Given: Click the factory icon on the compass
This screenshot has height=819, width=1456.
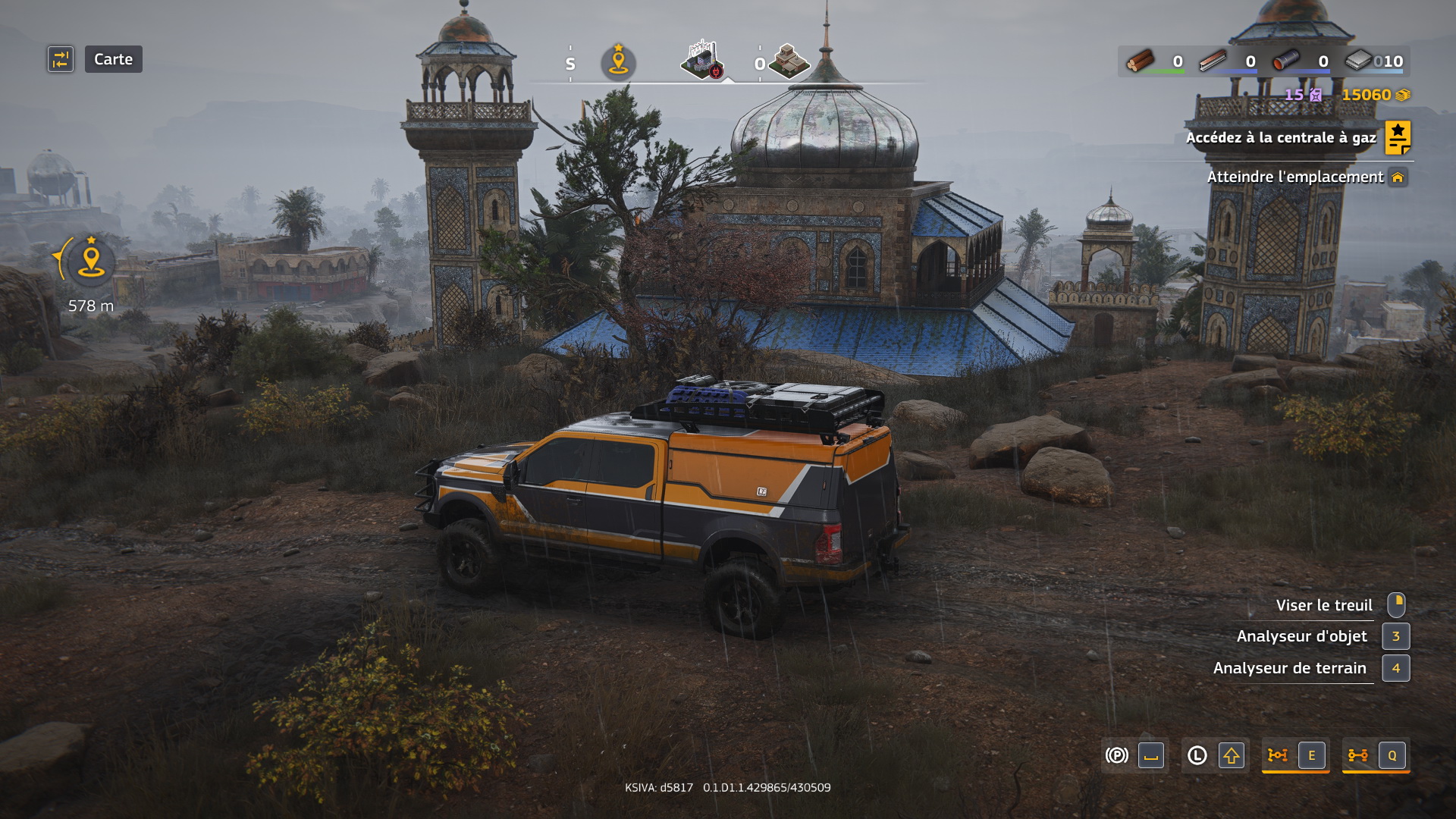Looking at the screenshot, I should tap(703, 61).
